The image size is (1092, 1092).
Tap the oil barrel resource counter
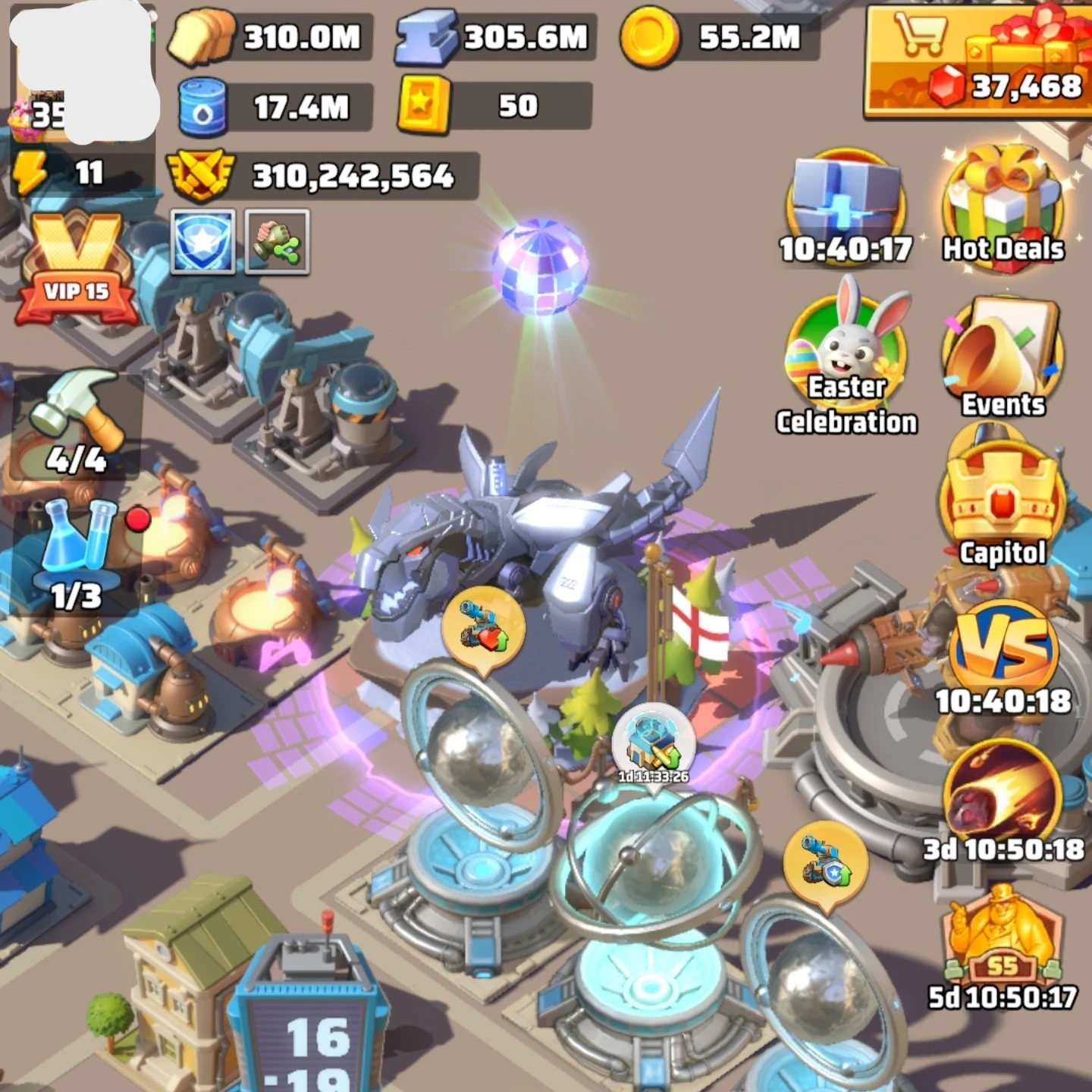[275, 106]
